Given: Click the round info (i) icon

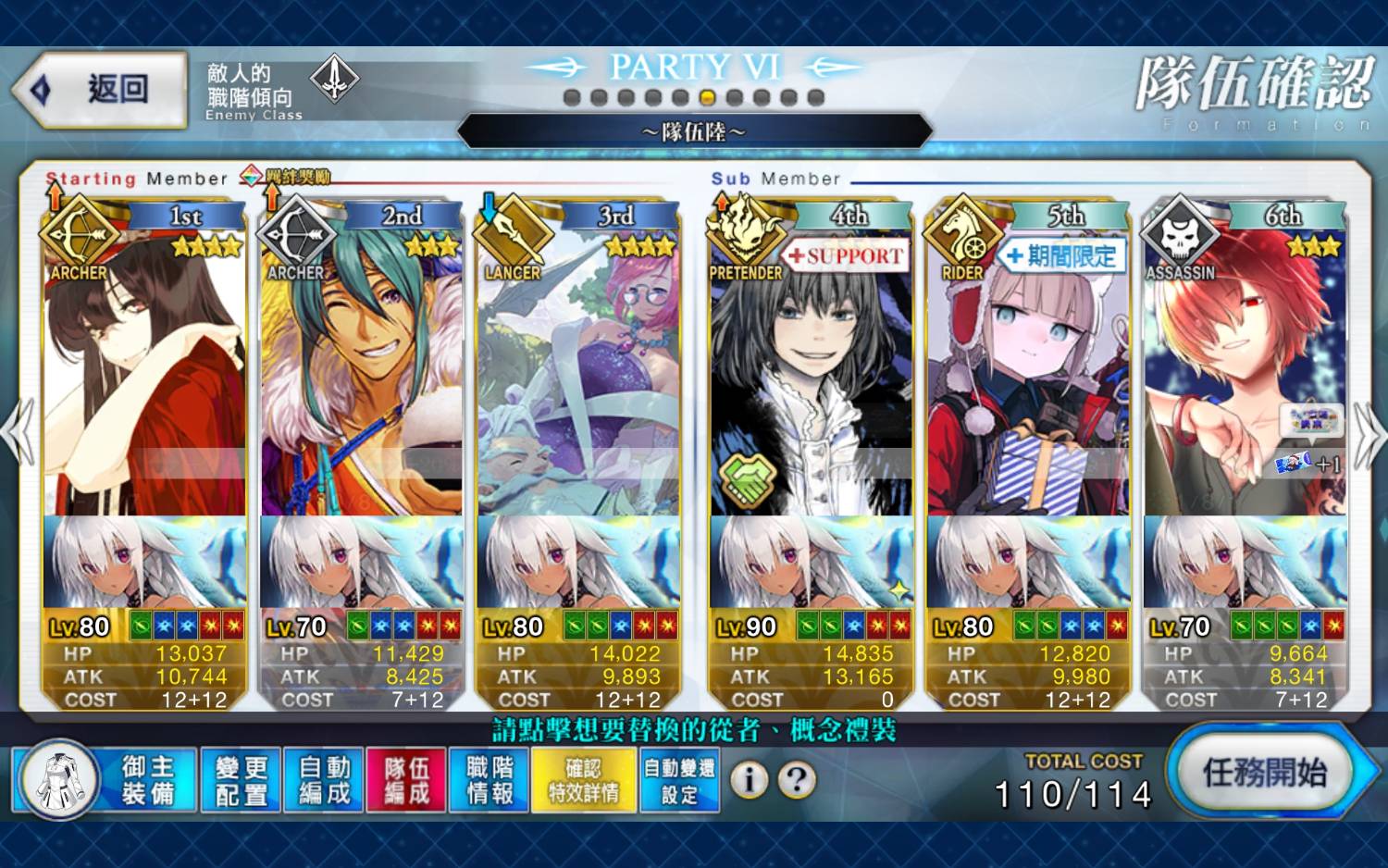Looking at the screenshot, I should 750,780.
